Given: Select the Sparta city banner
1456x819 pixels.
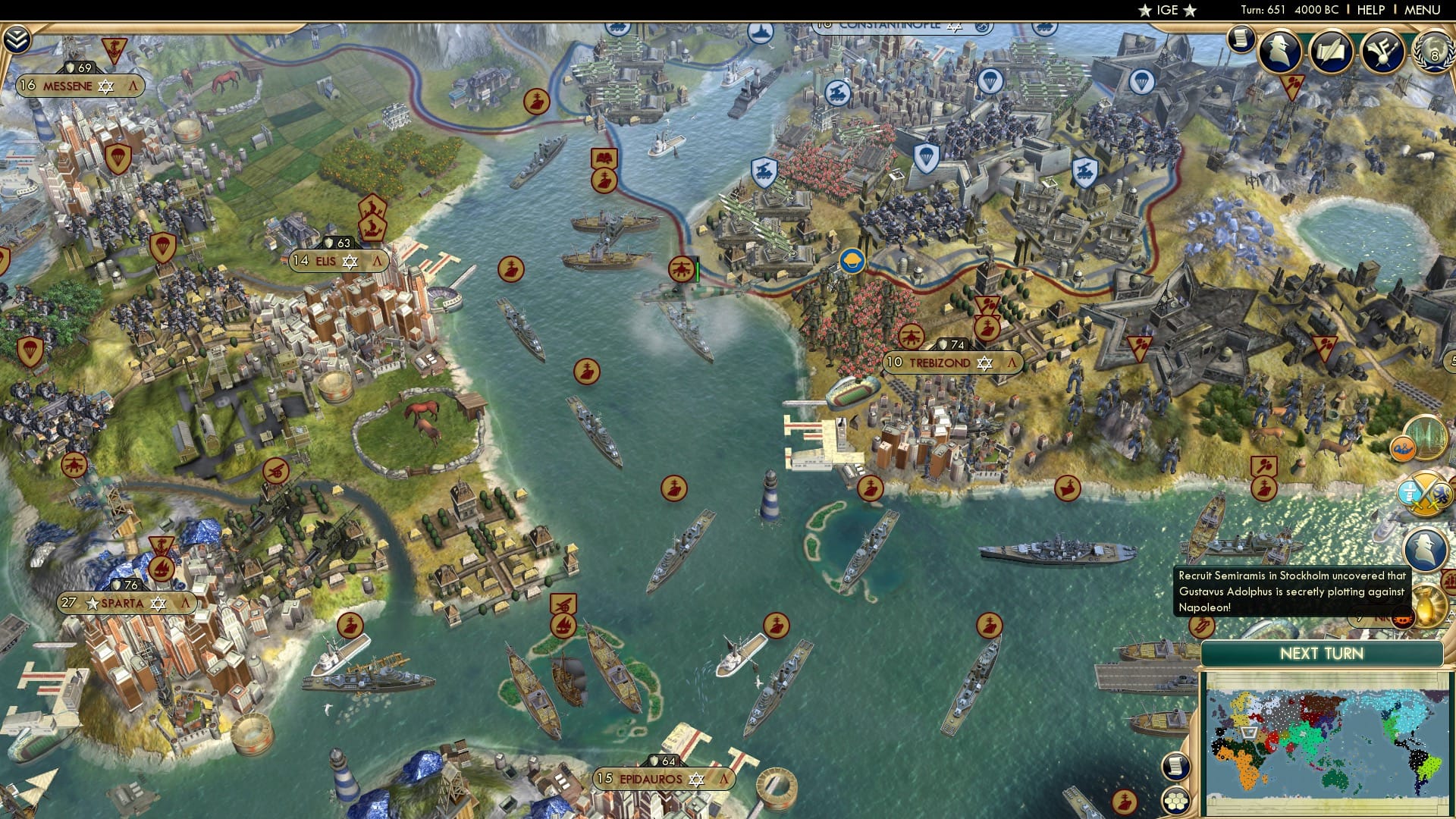Looking at the screenshot, I should point(124,604).
